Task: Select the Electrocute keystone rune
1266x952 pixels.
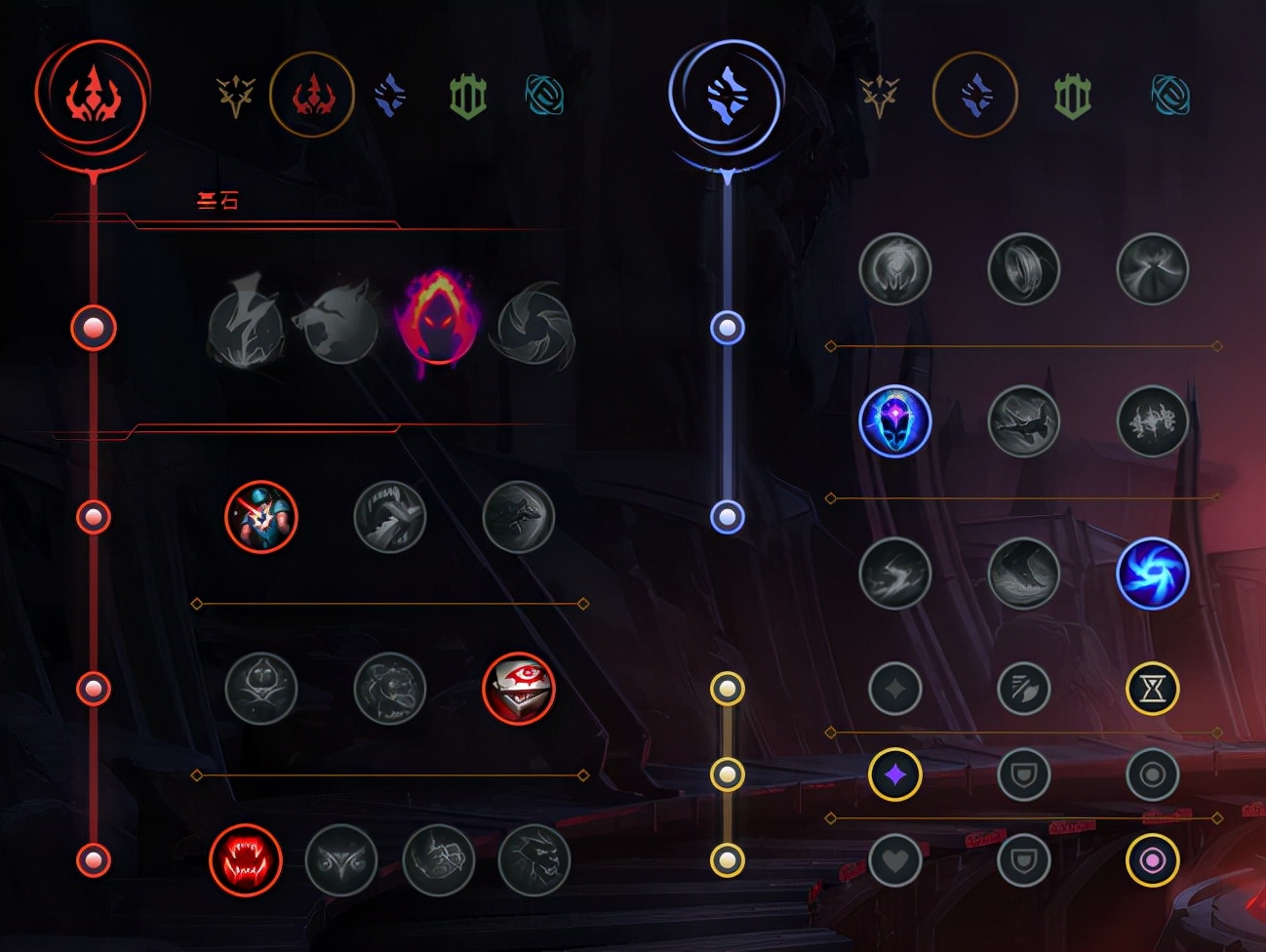Action: [x=245, y=328]
